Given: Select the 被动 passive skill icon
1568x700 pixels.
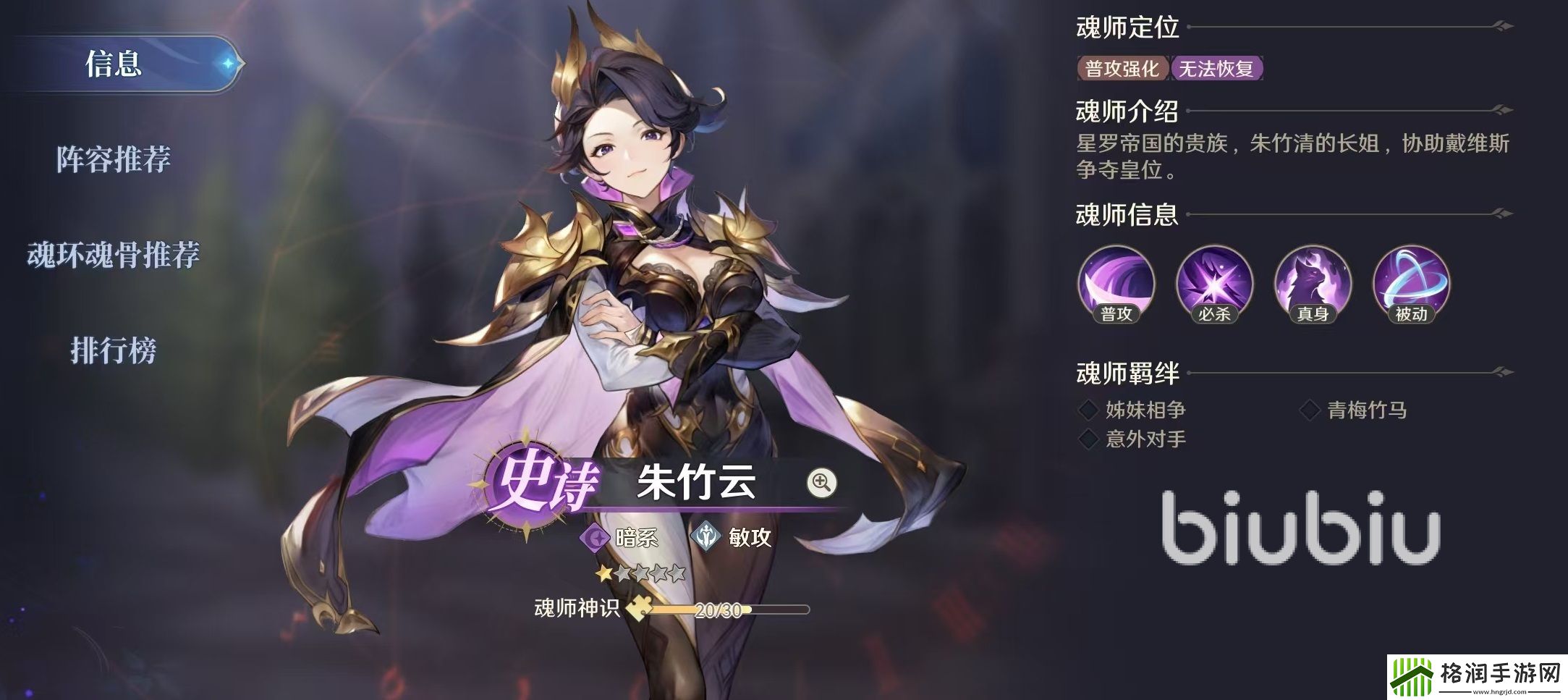Looking at the screenshot, I should [1411, 286].
